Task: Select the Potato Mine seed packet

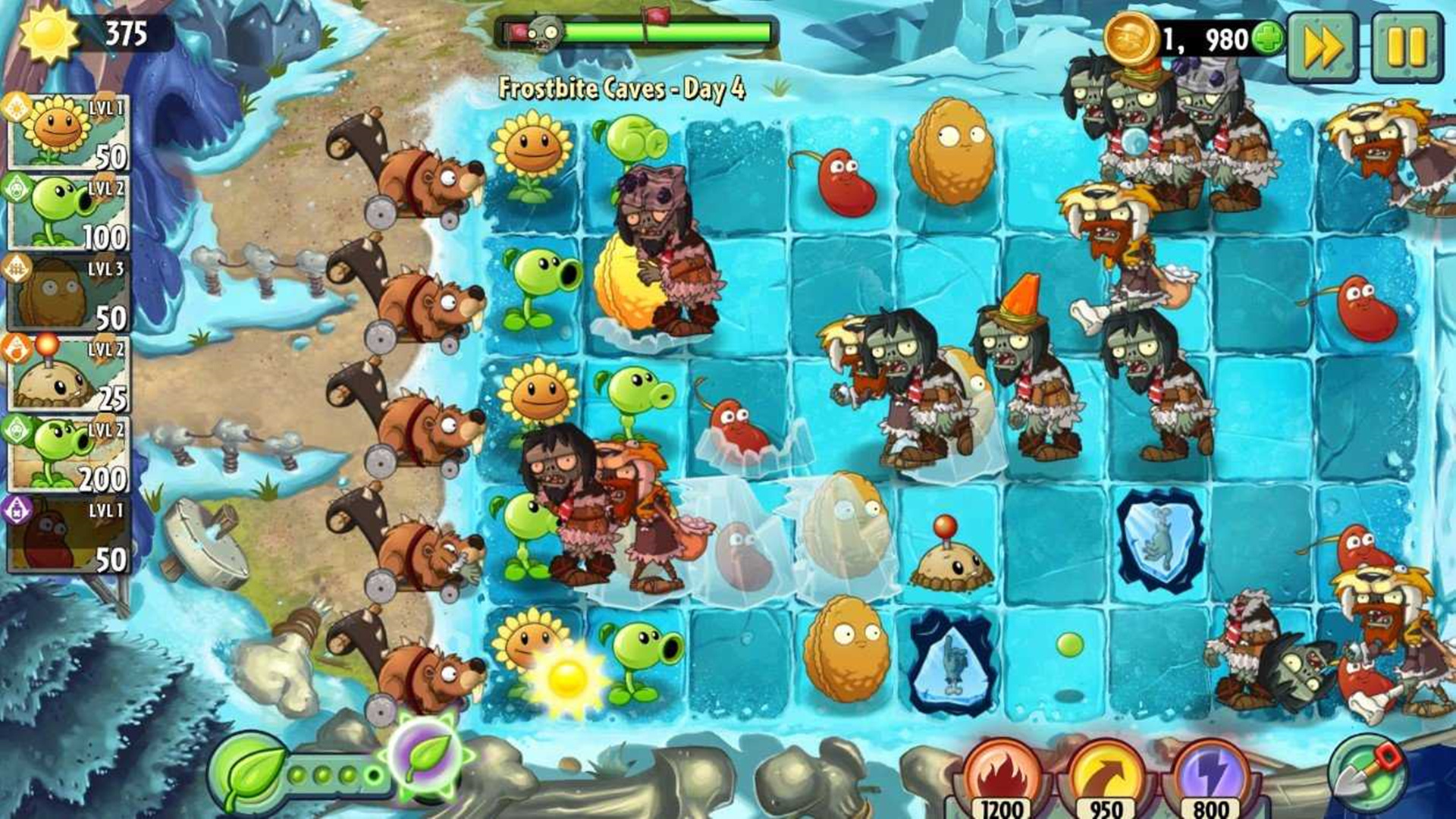Action: click(x=68, y=375)
